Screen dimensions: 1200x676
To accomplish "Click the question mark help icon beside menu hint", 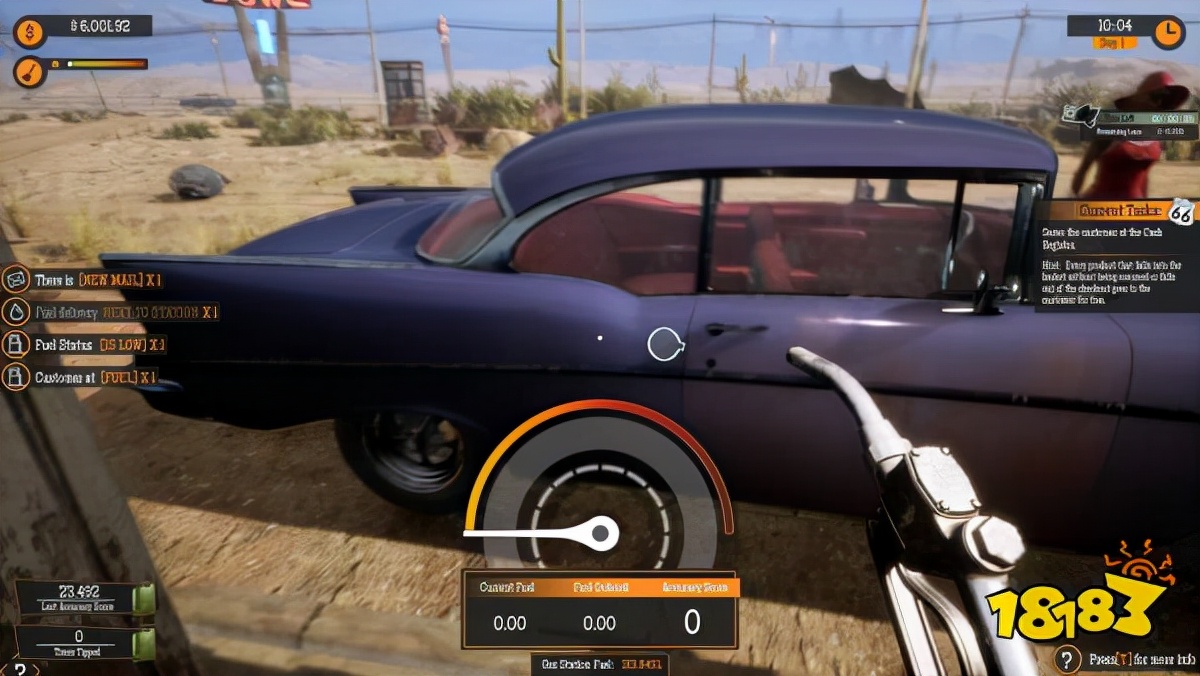I will click(x=1069, y=658).
